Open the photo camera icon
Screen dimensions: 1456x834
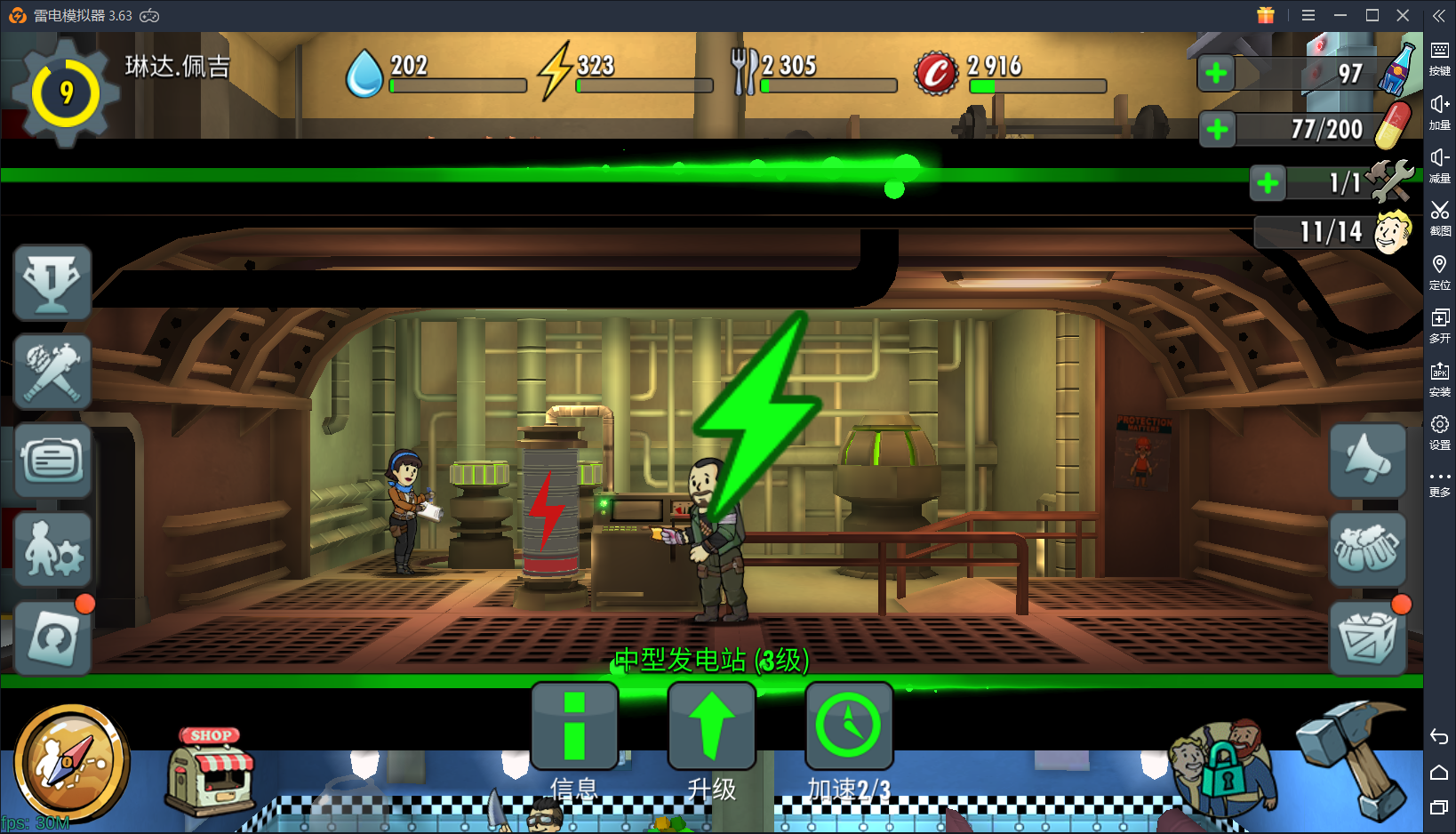52,638
